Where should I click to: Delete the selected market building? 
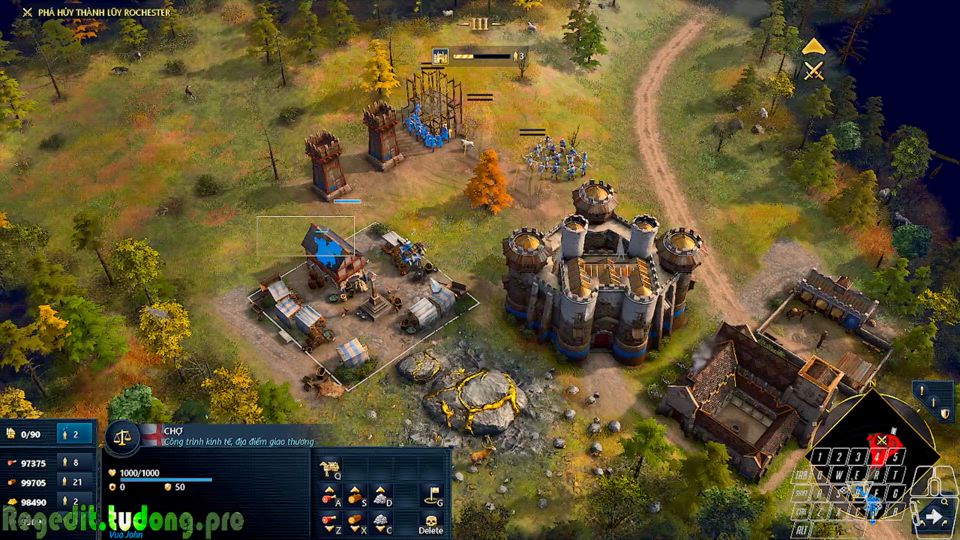click(431, 522)
